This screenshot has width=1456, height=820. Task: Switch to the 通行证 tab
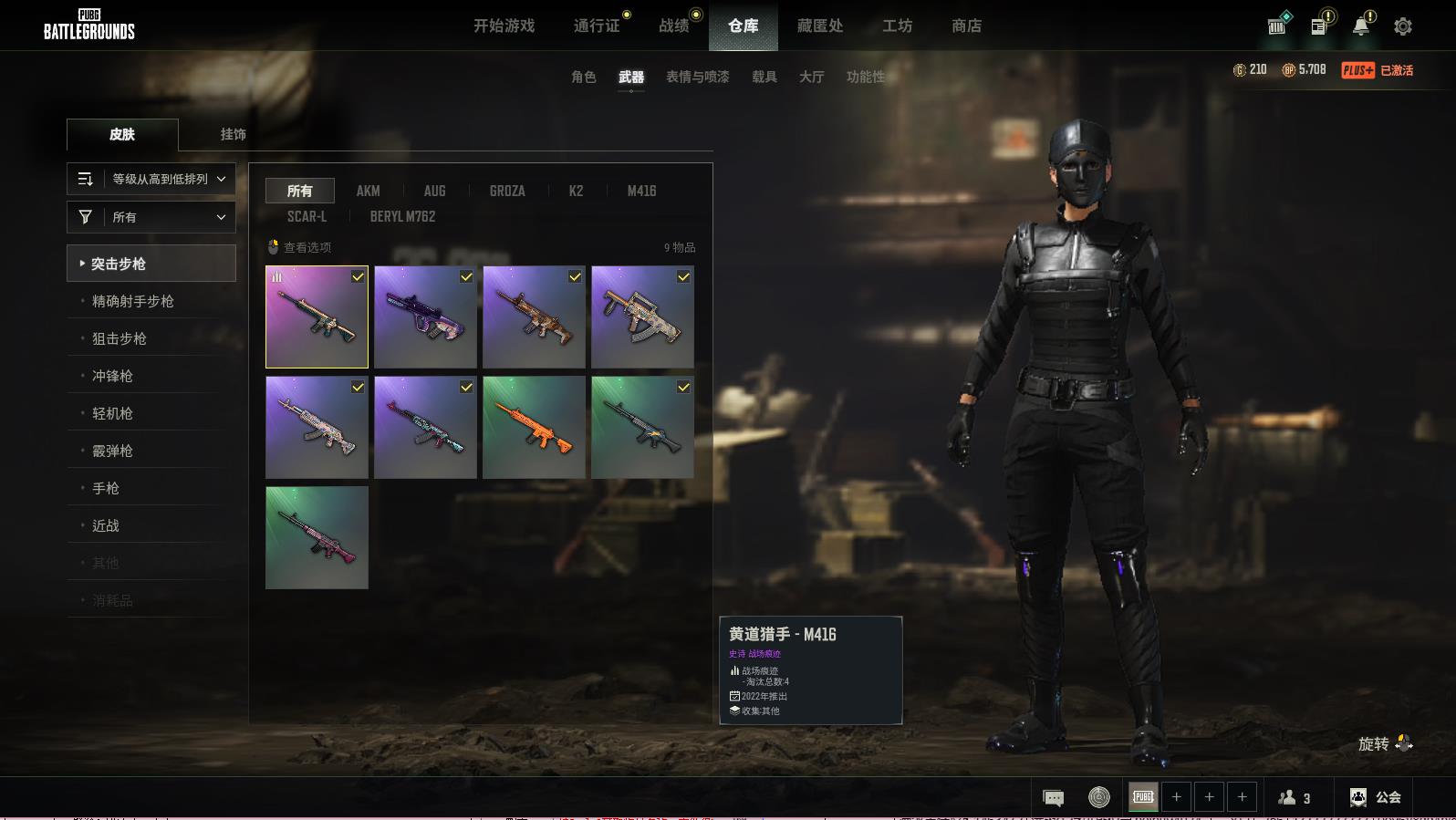(597, 26)
